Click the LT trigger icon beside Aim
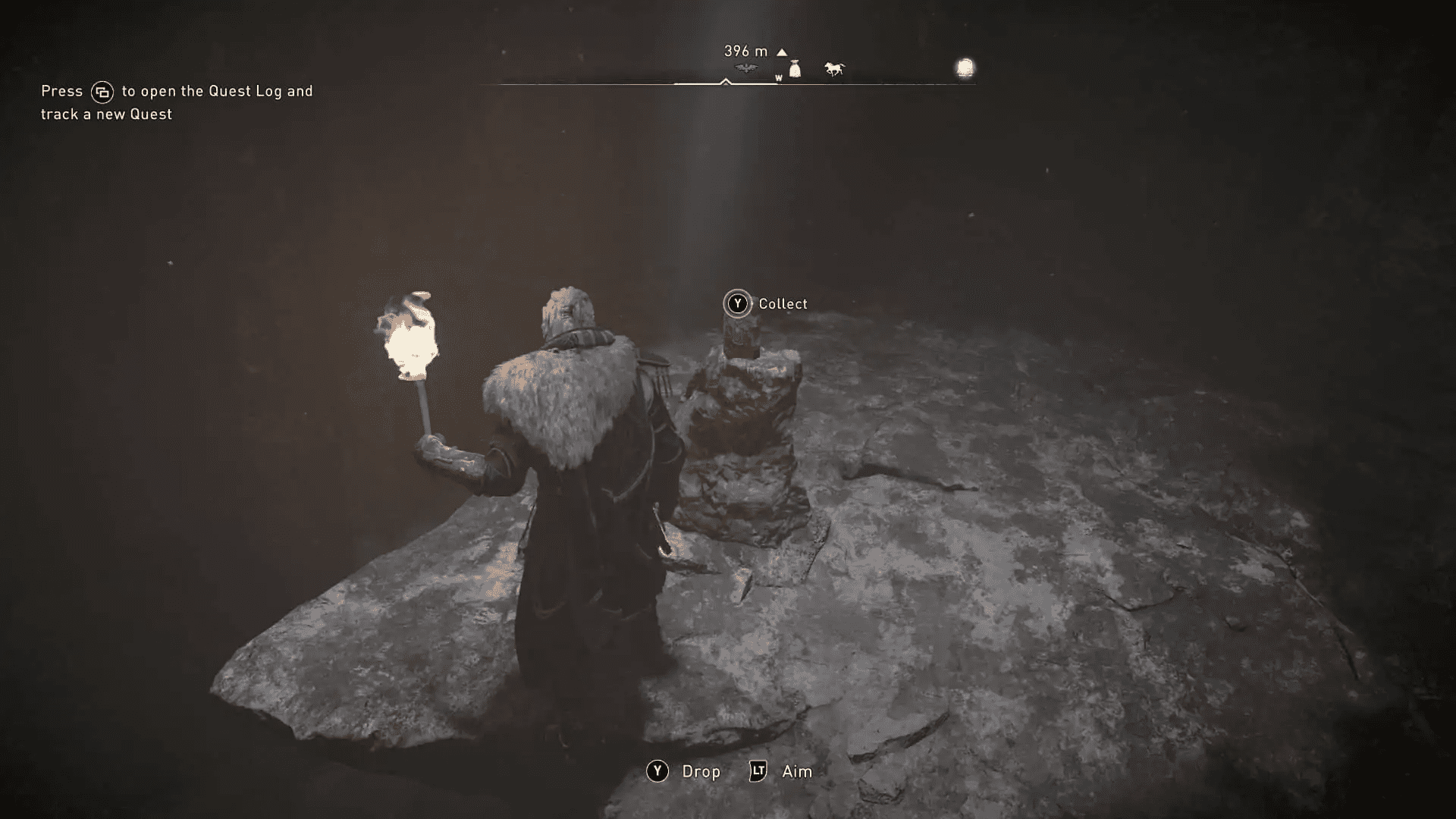Screen dimensions: 1456x819 pos(757,772)
